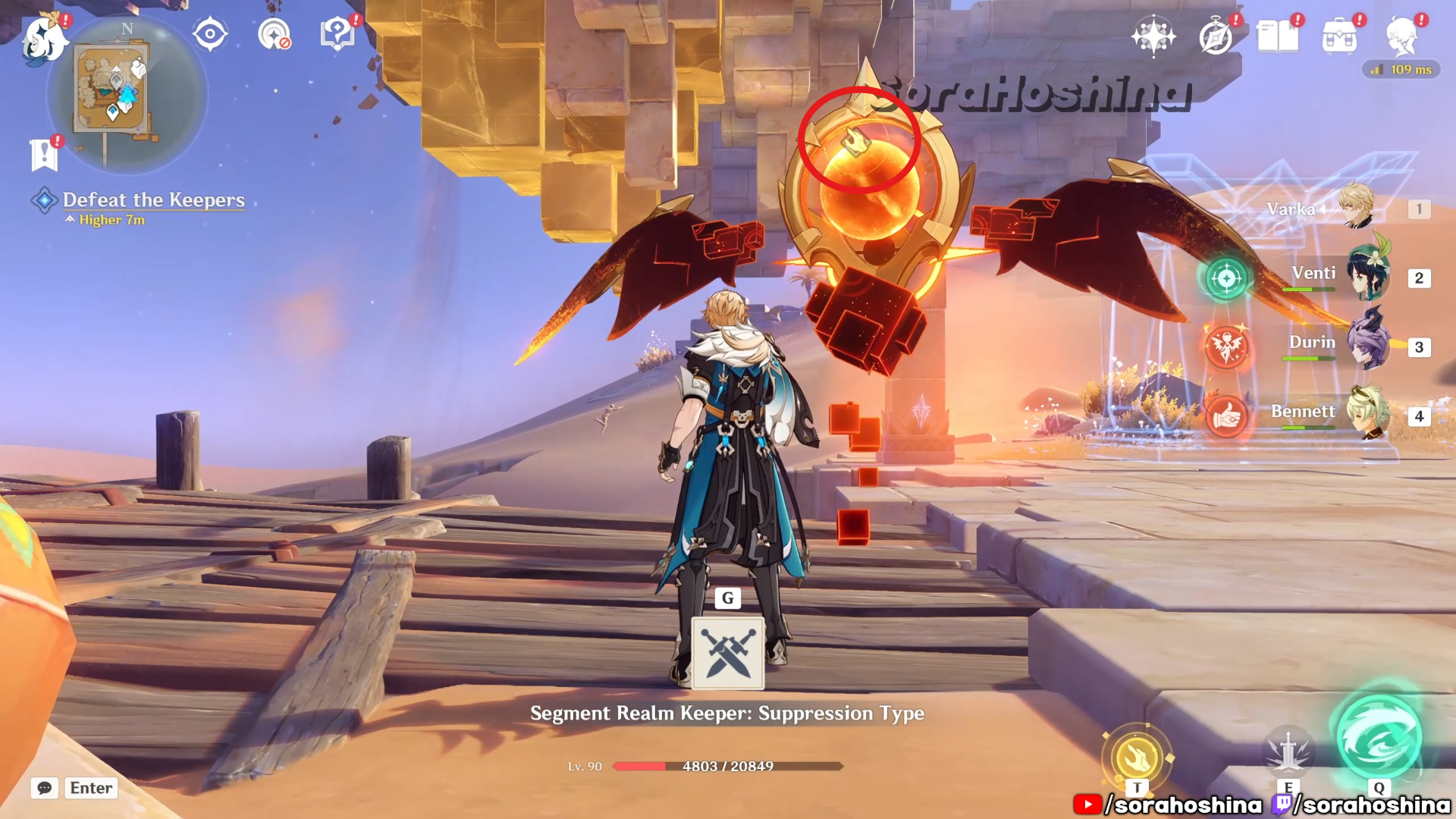Open the minimap
The width and height of the screenshot is (1456, 819).
pos(126,94)
